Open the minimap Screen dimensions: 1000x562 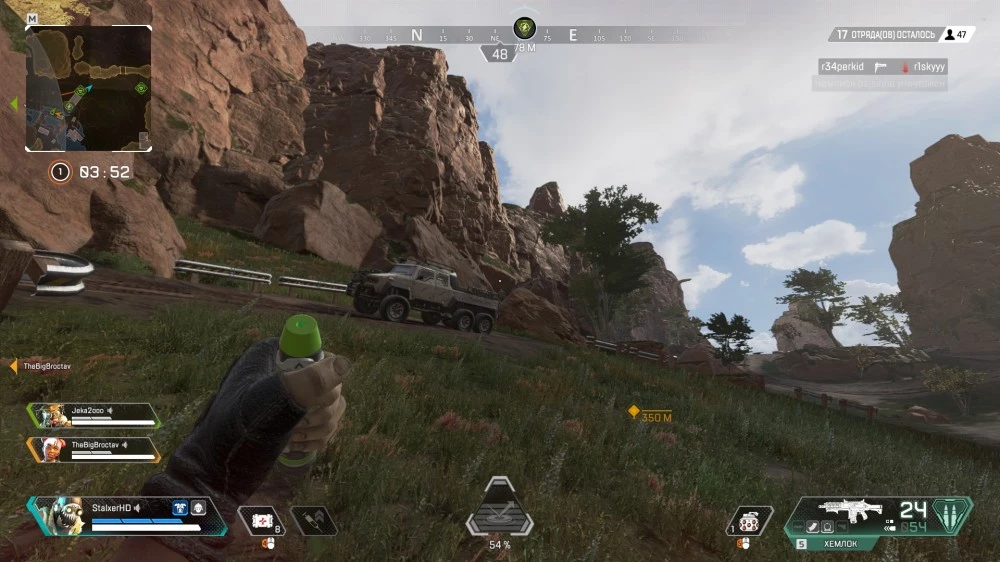tap(88, 88)
